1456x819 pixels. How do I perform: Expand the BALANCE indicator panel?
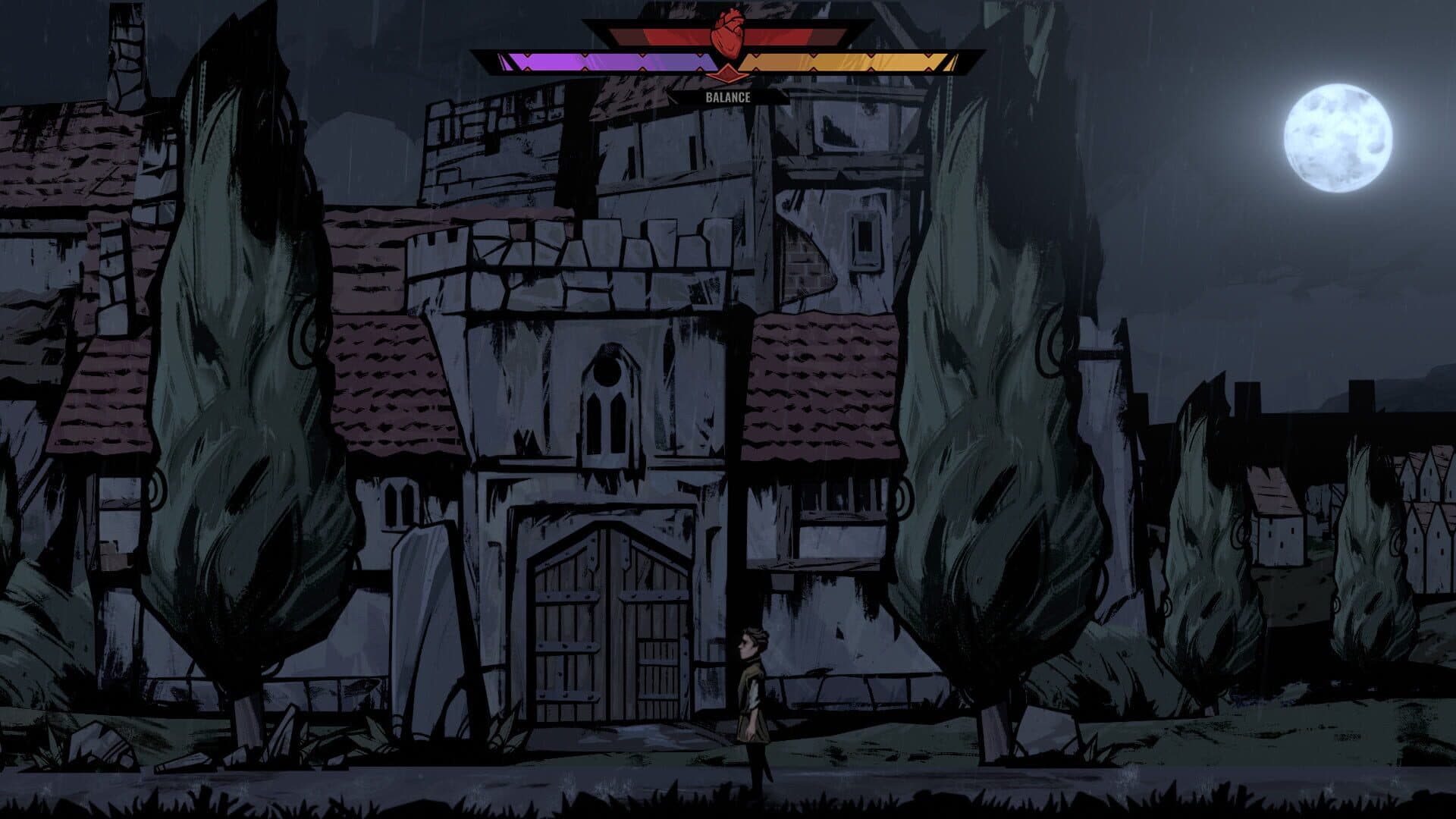click(x=728, y=96)
